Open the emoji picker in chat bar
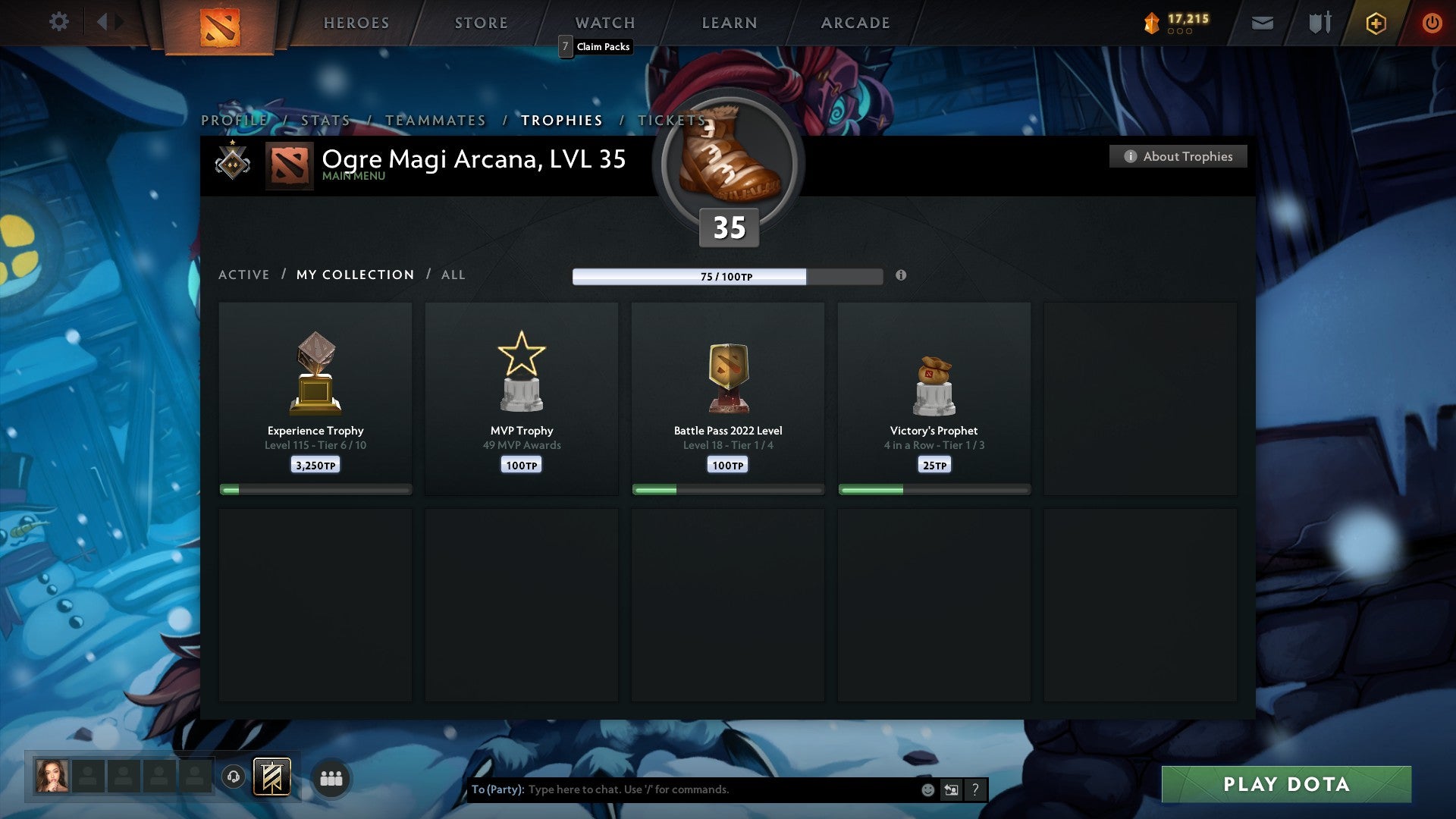Viewport: 1456px width, 819px height. (928, 789)
